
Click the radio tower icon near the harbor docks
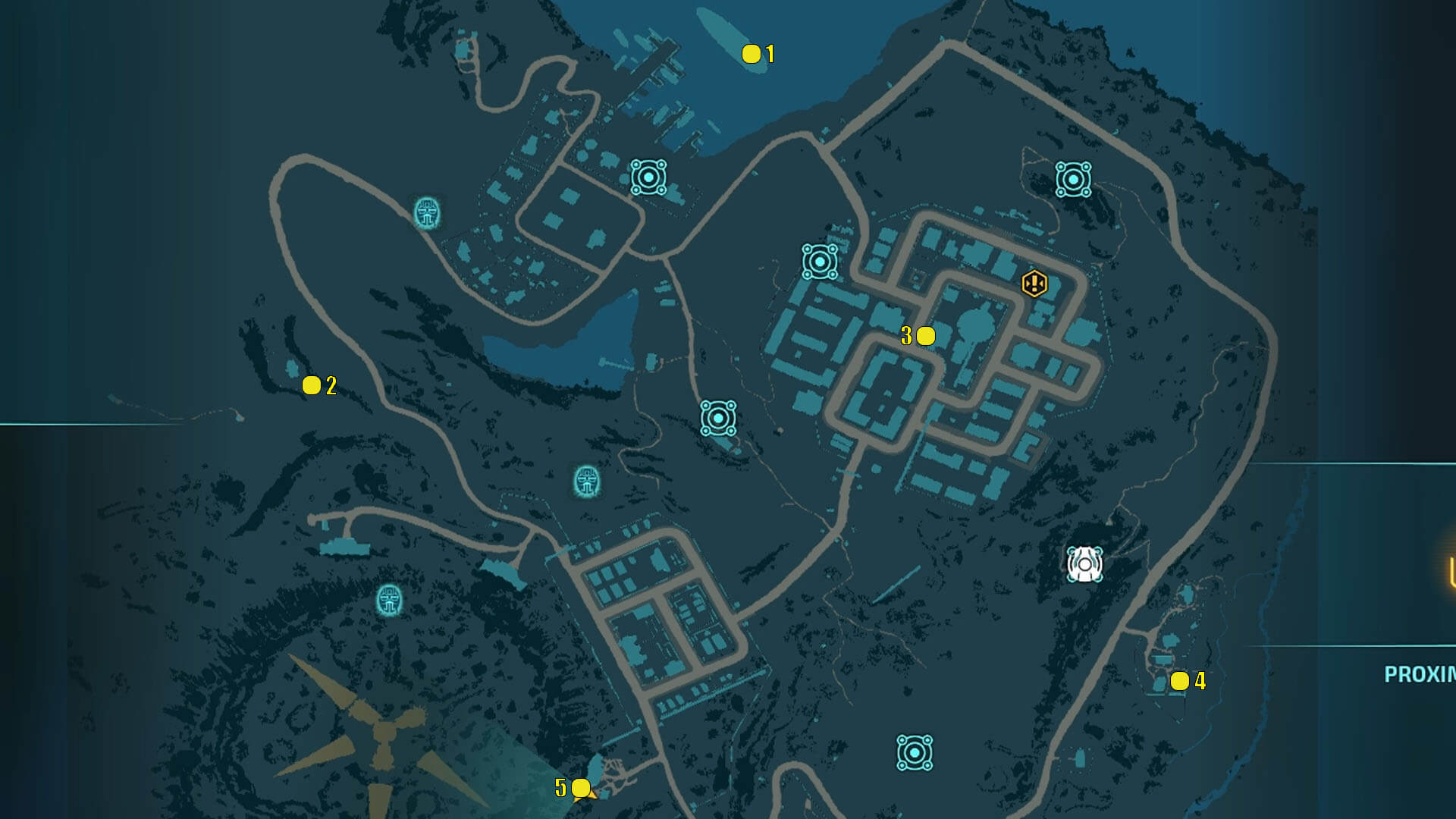click(649, 176)
